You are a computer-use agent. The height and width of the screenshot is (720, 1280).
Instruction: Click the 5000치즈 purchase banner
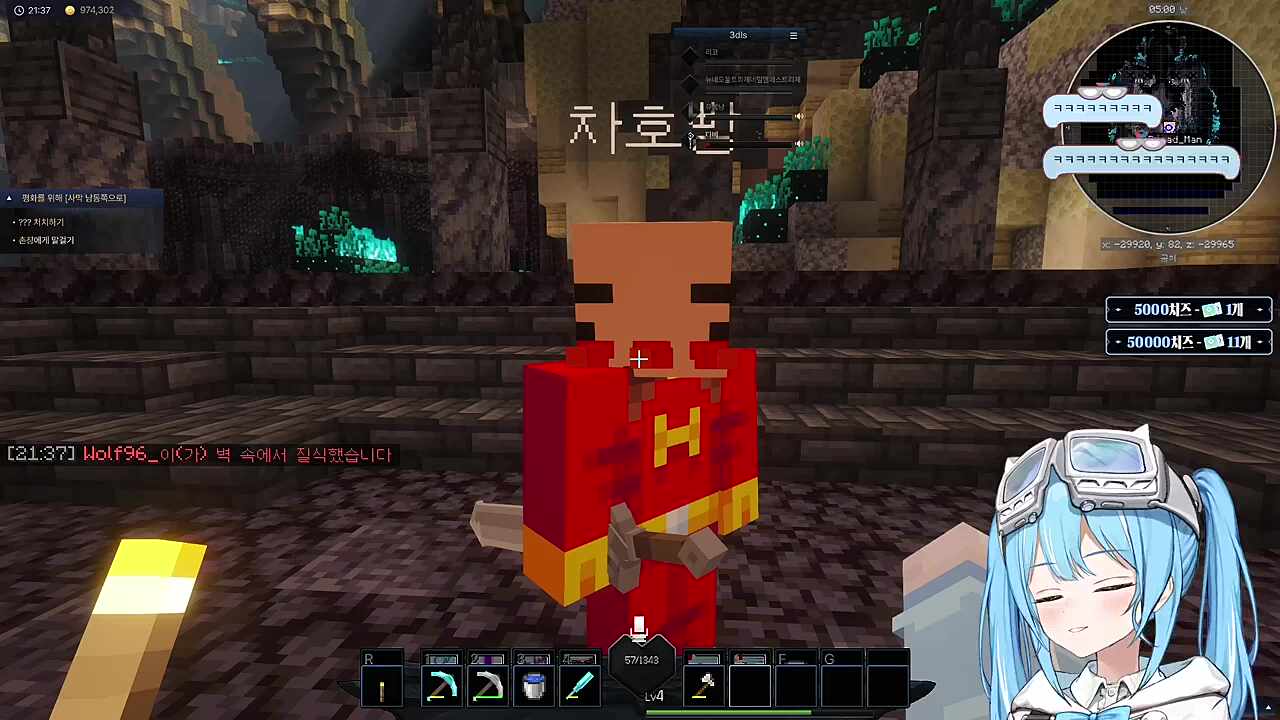tap(1188, 310)
